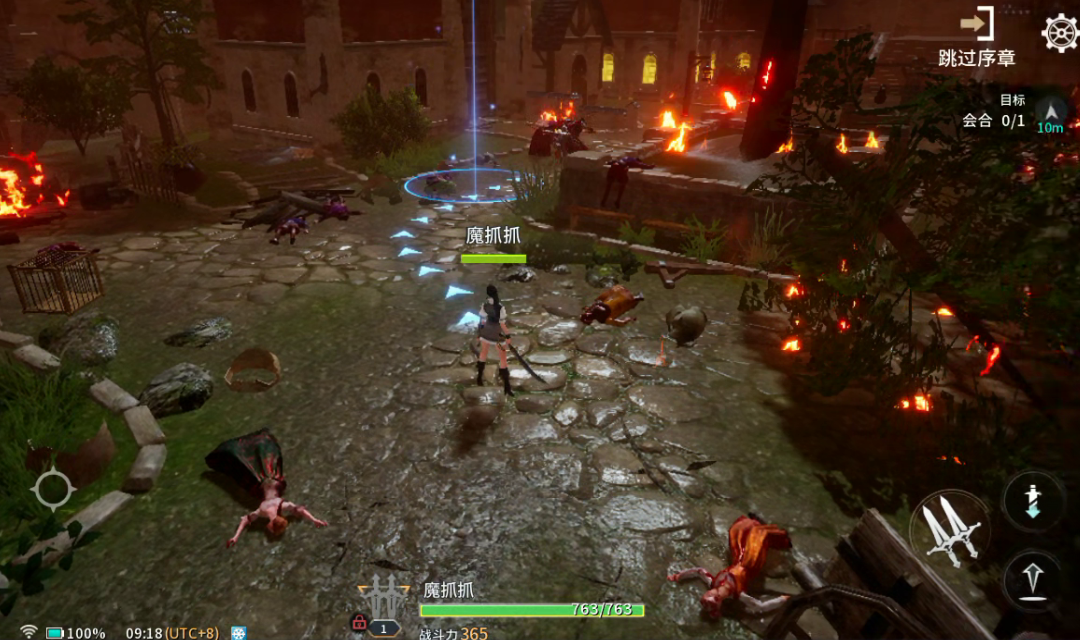Activate the downward sword strike skill
Screen dimensions: 1080x640
point(1034,501)
